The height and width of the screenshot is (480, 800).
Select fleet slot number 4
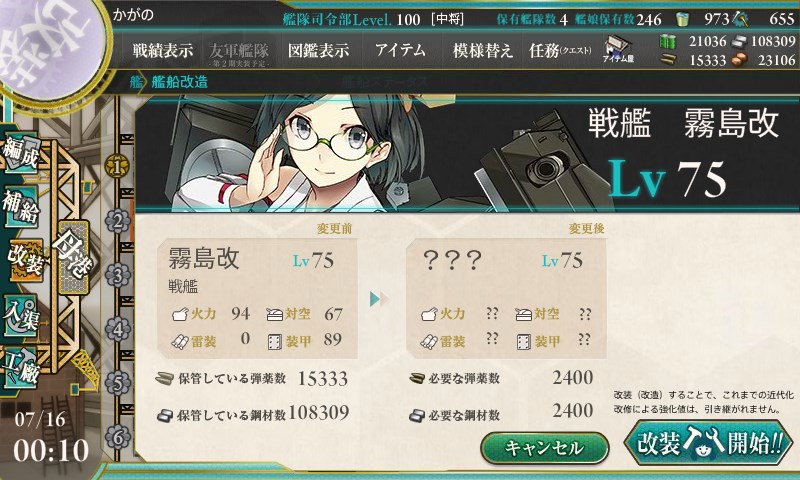coord(118,328)
